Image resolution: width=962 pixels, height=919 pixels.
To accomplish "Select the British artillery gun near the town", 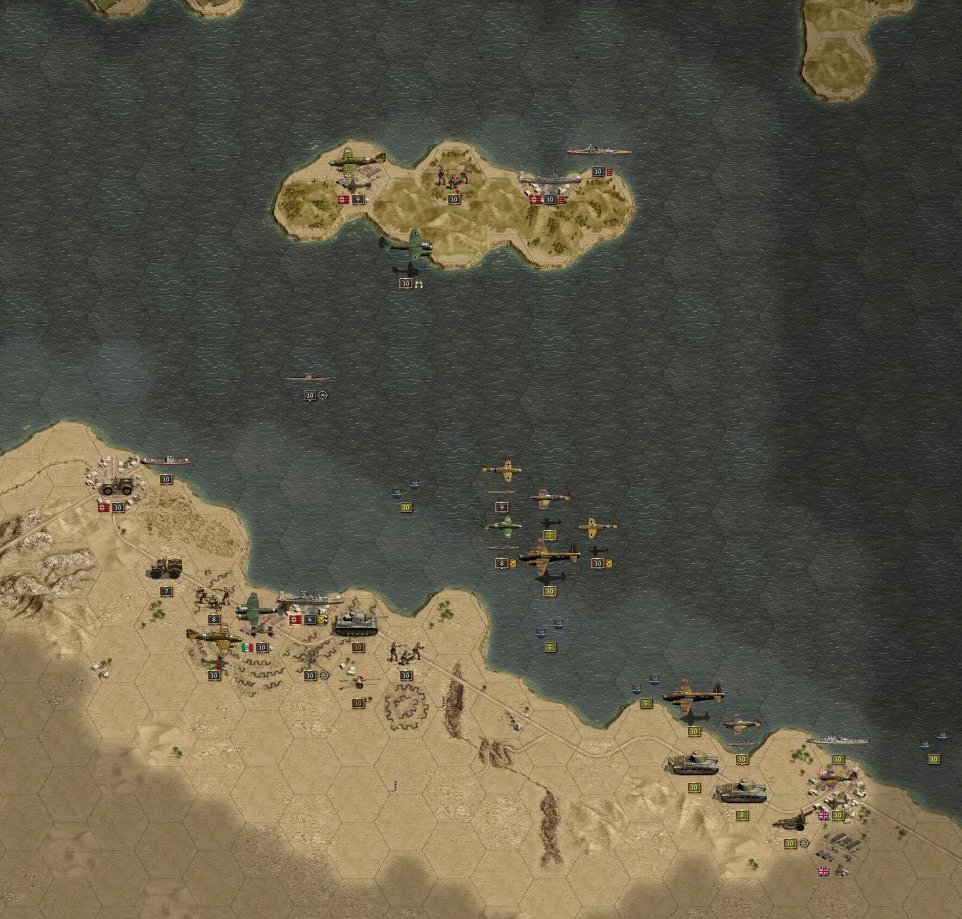I will [x=791, y=822].
